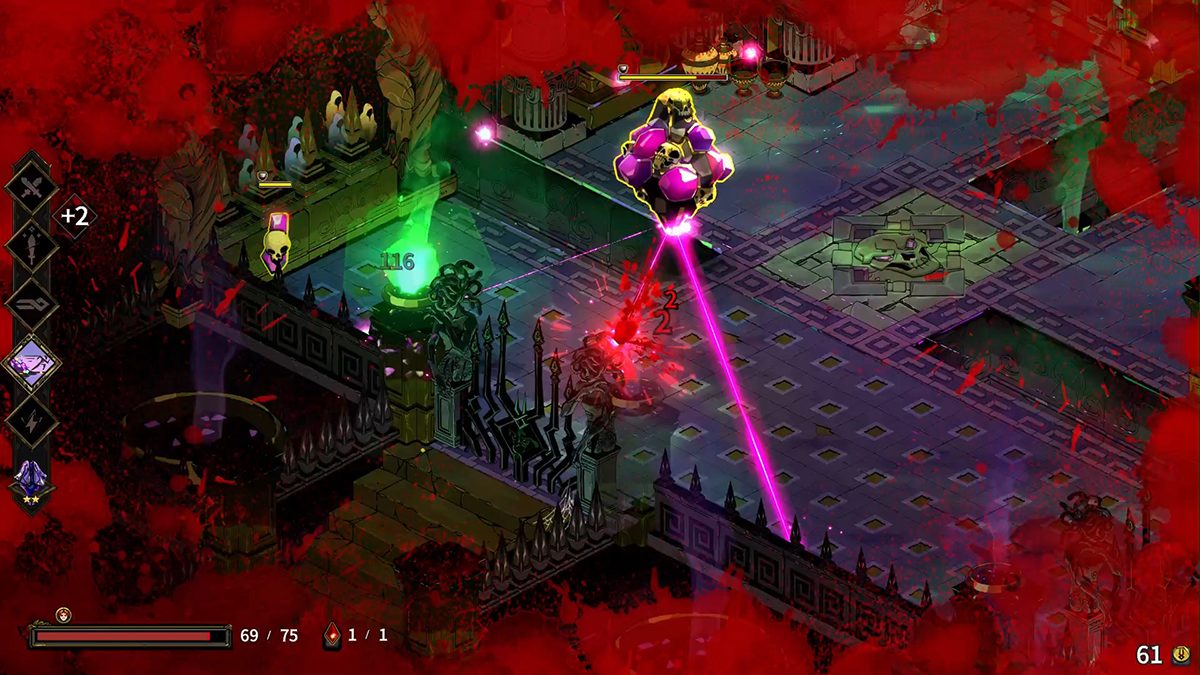Viewport: 1200px width, 675px height.
Task: Select the crossed swords attack boon slot
Action: (31, 186)
